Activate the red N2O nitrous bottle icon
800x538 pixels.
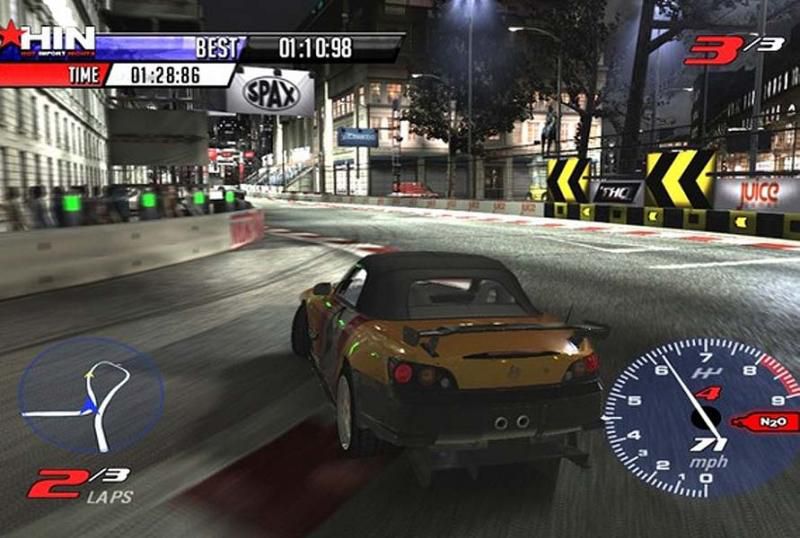click(x=766, y=422)
